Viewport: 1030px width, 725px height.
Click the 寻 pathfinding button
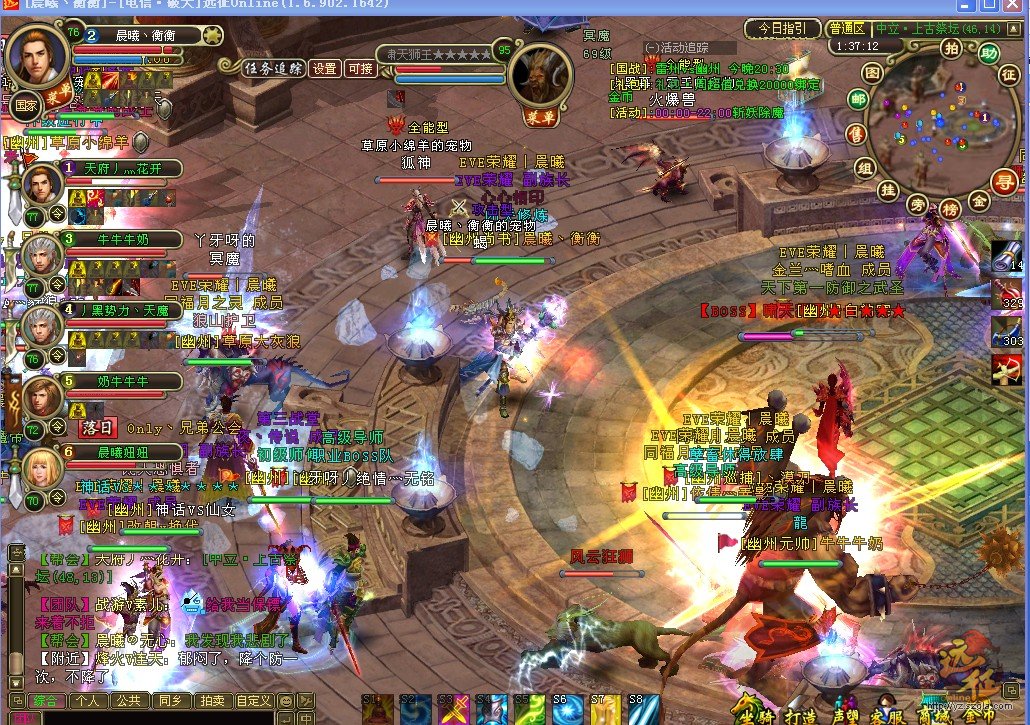click(x=1003, y=181)
